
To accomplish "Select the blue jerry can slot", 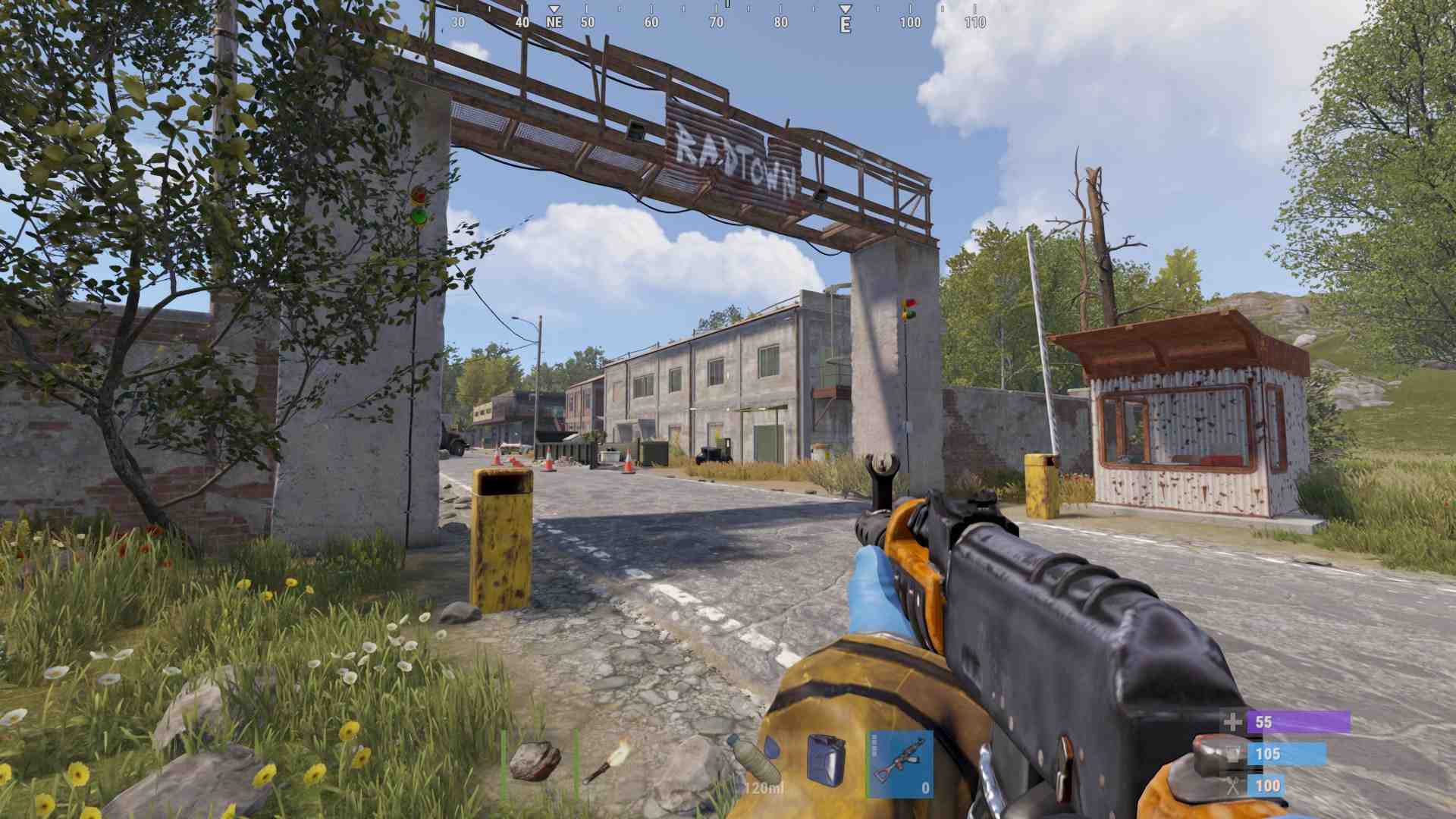I will pos(826,761).
